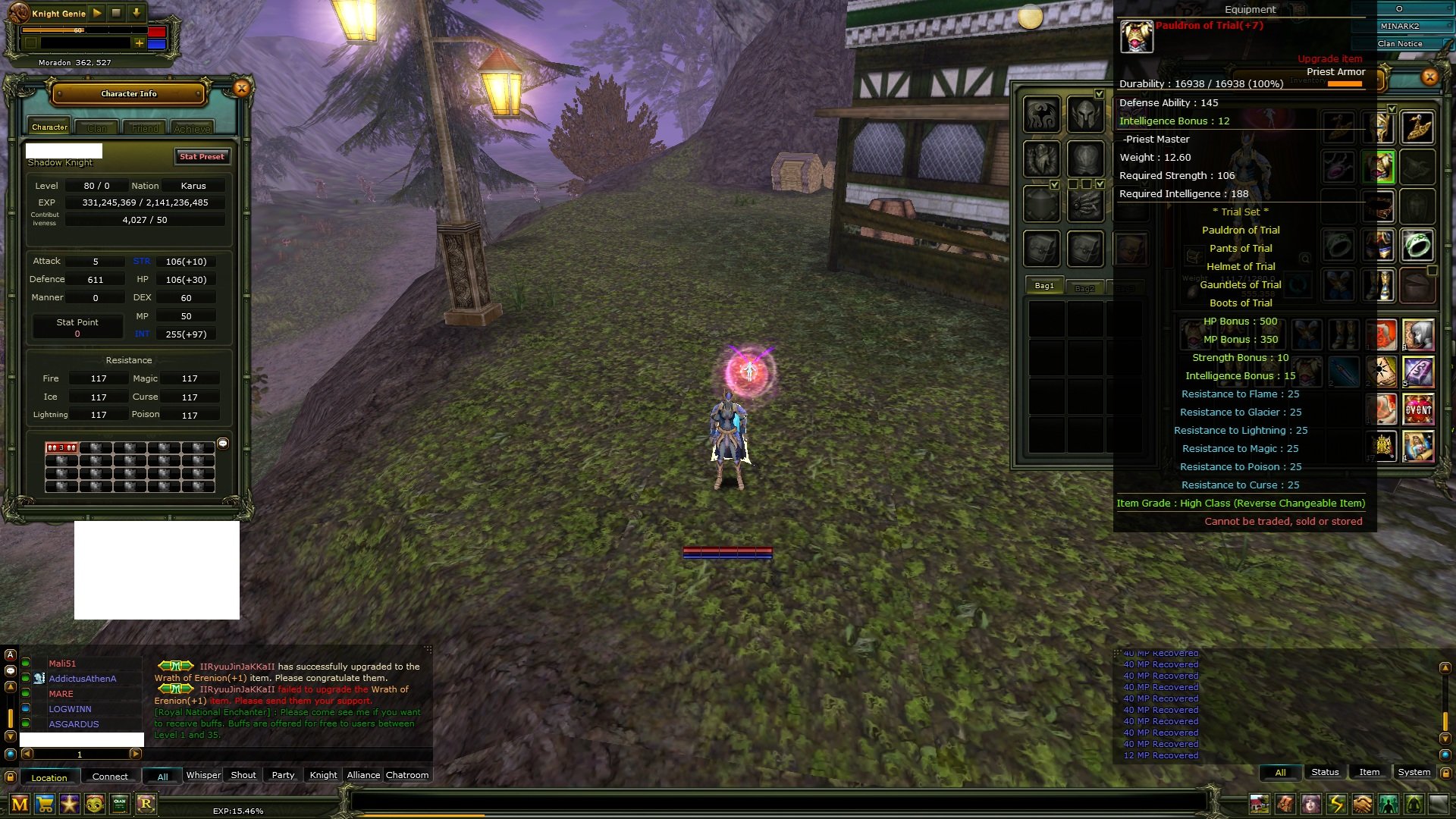Switch to the Clan tab

(97, 128)
